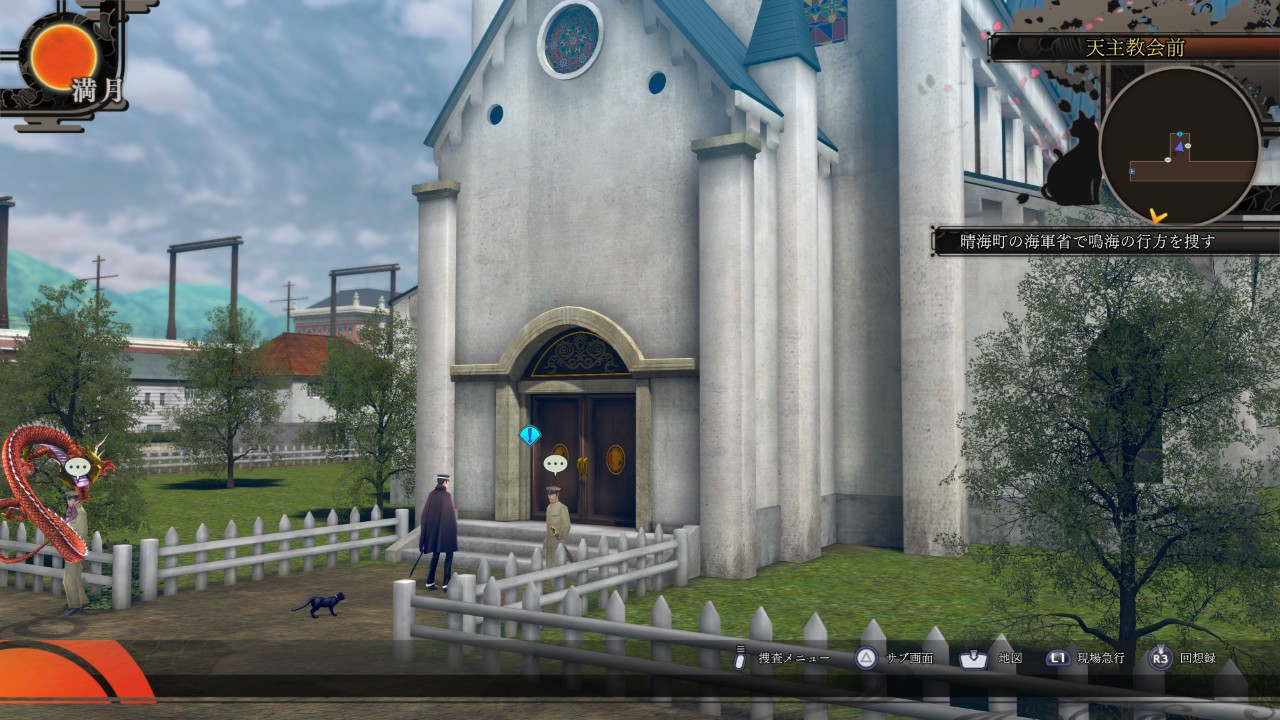
Task: Select the objective tracker about finding 鳴海
Action: (1105, 241)
